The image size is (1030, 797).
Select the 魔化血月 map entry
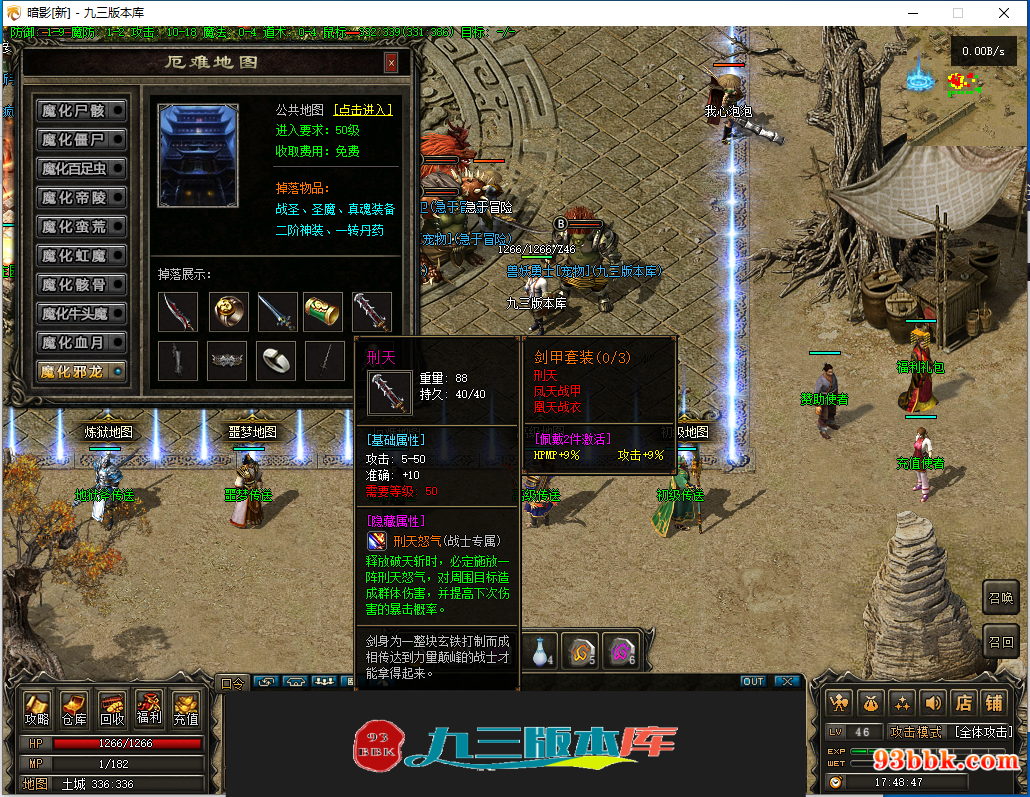click(x=81, y=342)
